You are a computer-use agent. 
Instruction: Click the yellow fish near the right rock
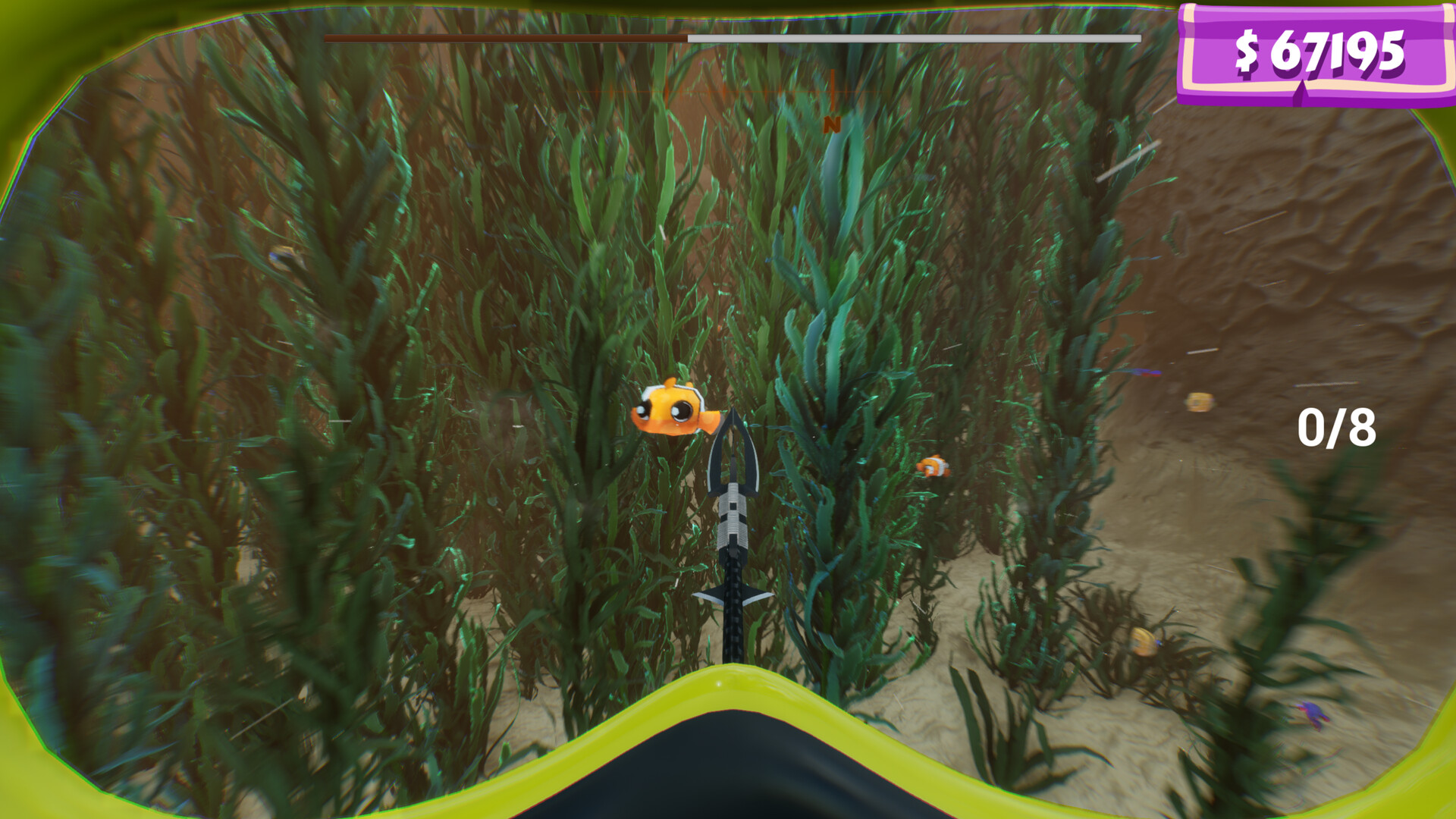[x=1200, y=402]
